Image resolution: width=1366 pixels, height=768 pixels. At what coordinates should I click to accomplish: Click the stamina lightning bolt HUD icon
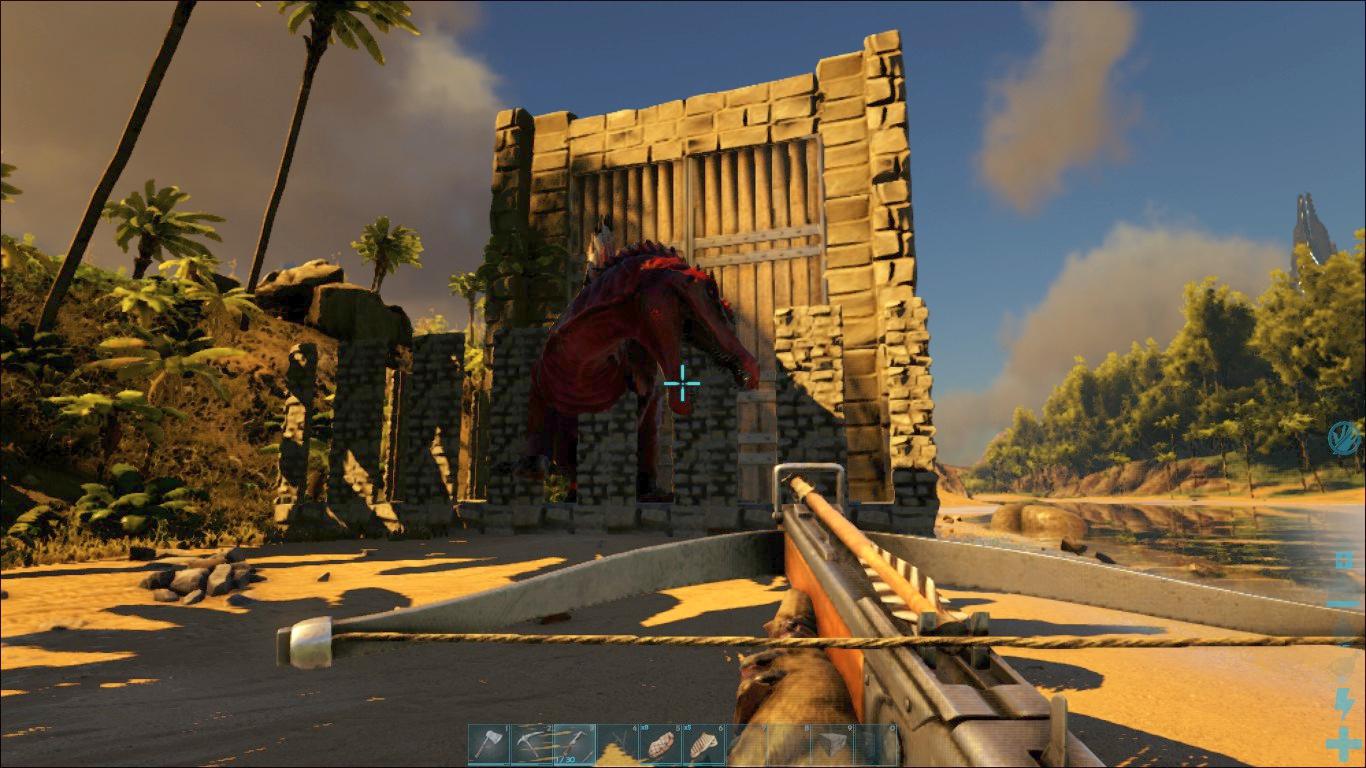[1344, 700]
